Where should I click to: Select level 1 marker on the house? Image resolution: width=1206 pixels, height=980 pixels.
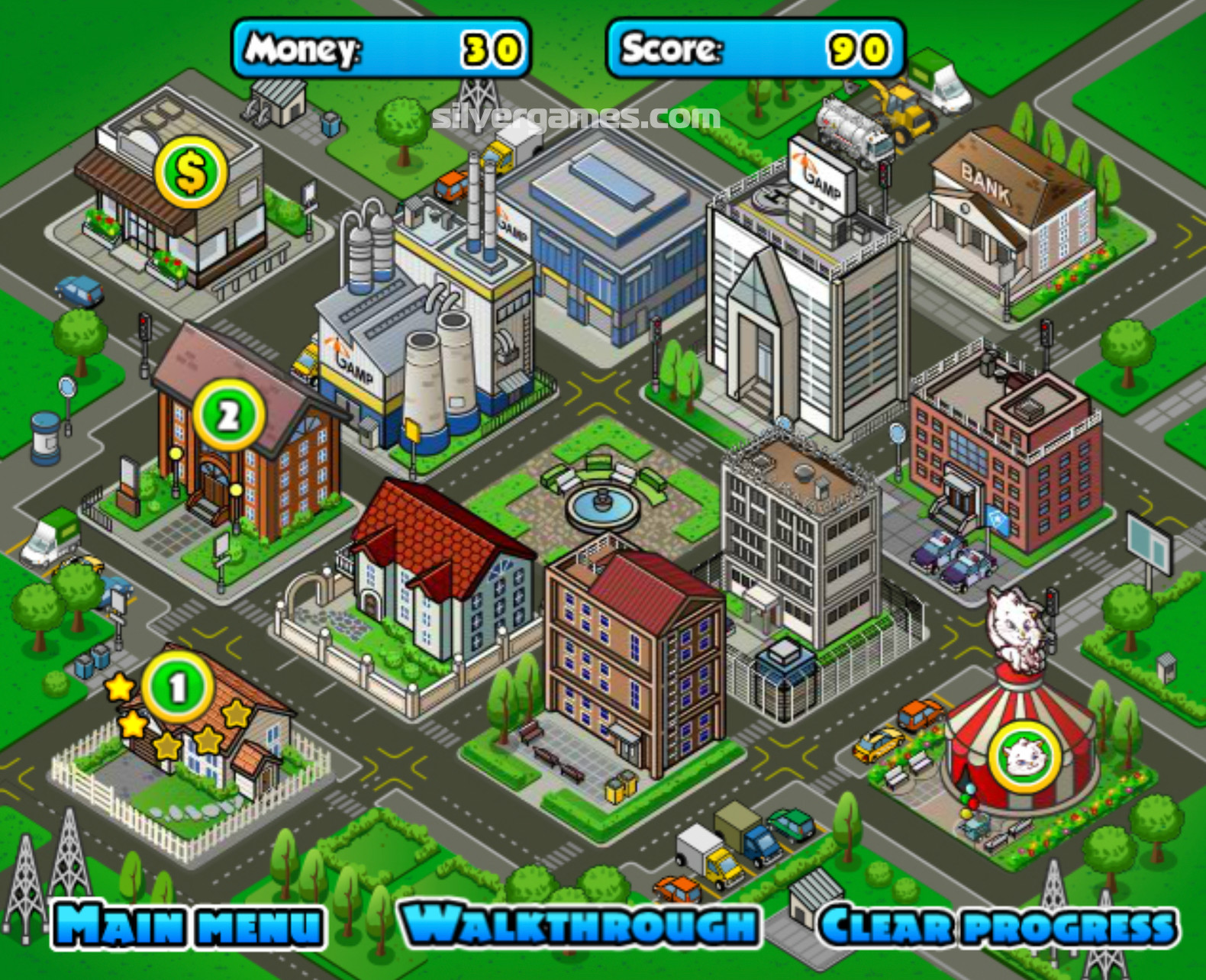click(177, 688)
